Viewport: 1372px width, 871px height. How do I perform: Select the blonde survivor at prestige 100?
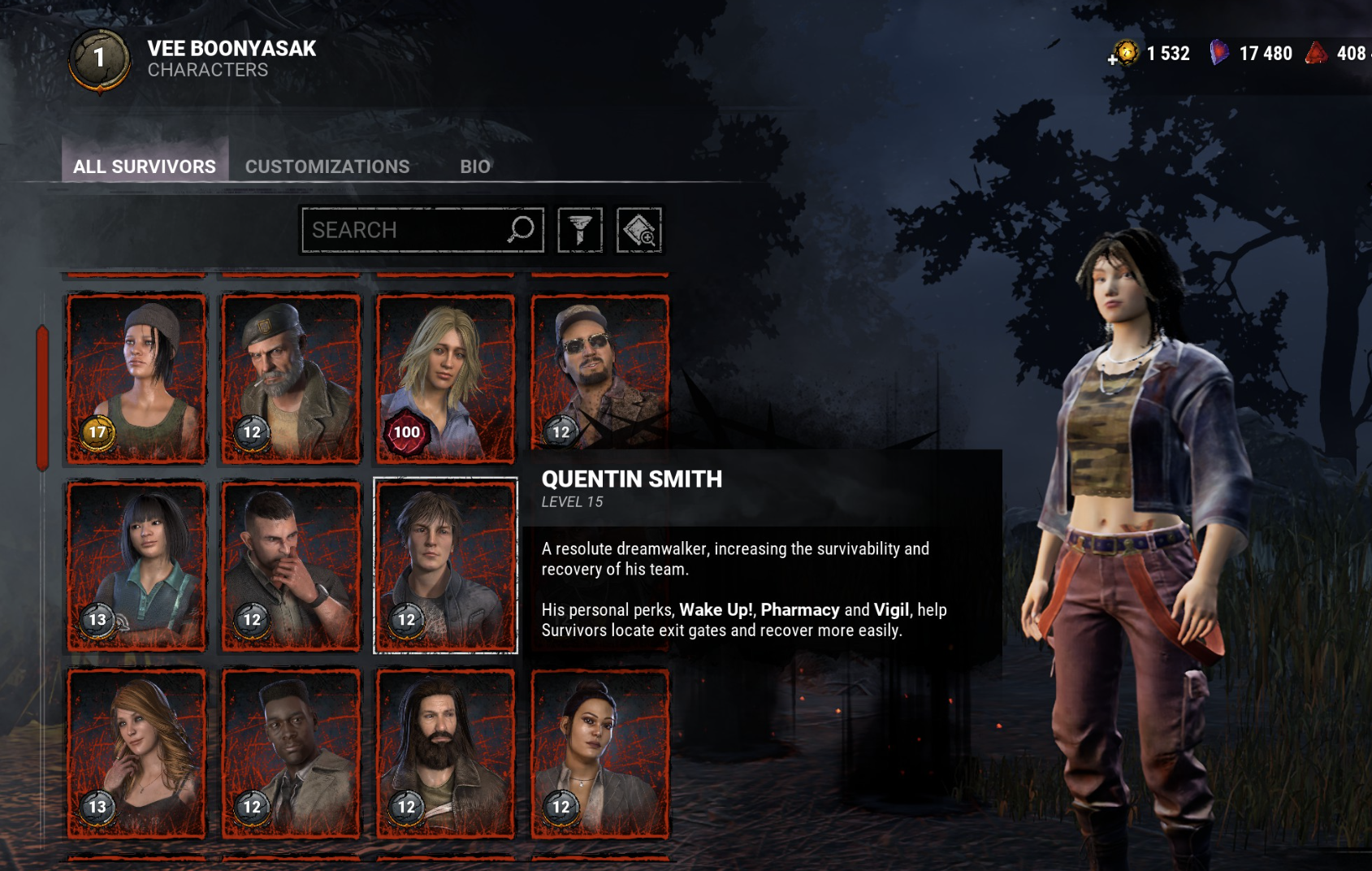[x=445, y=378]
